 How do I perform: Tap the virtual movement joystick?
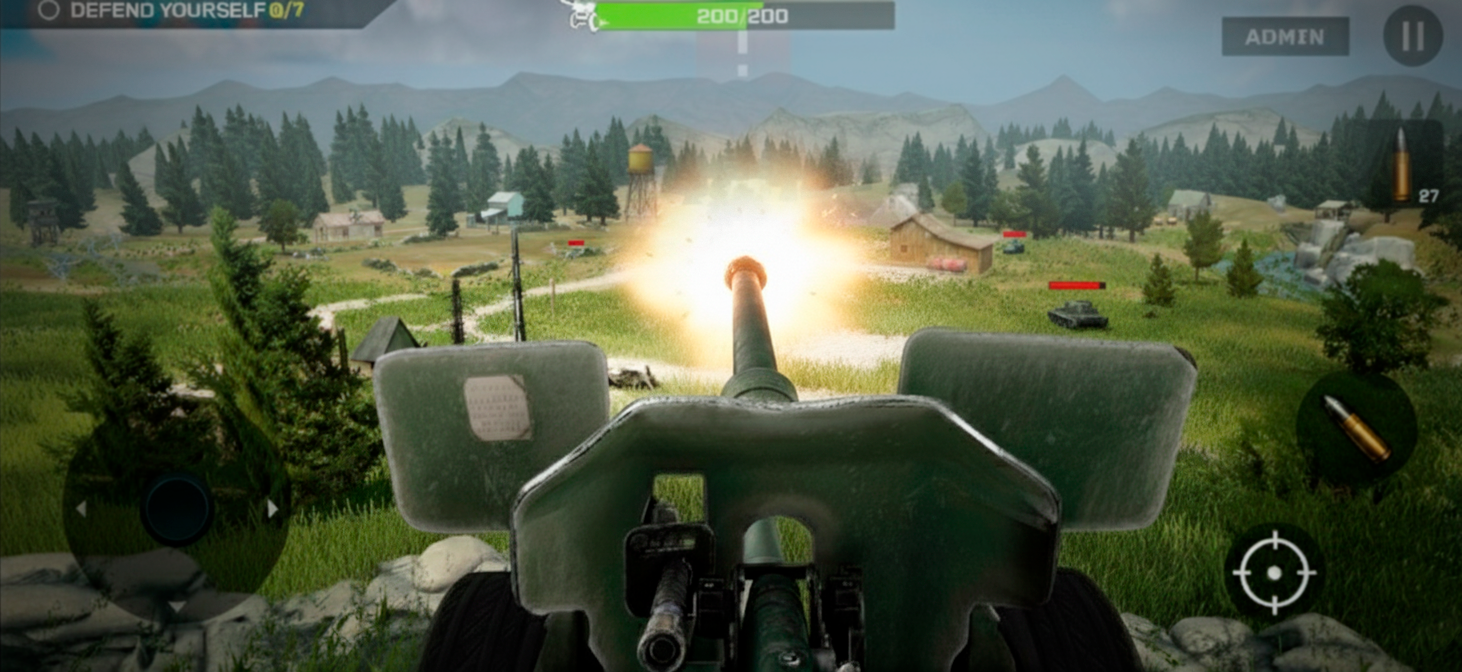pyautogui.click(x=176, y=509)
